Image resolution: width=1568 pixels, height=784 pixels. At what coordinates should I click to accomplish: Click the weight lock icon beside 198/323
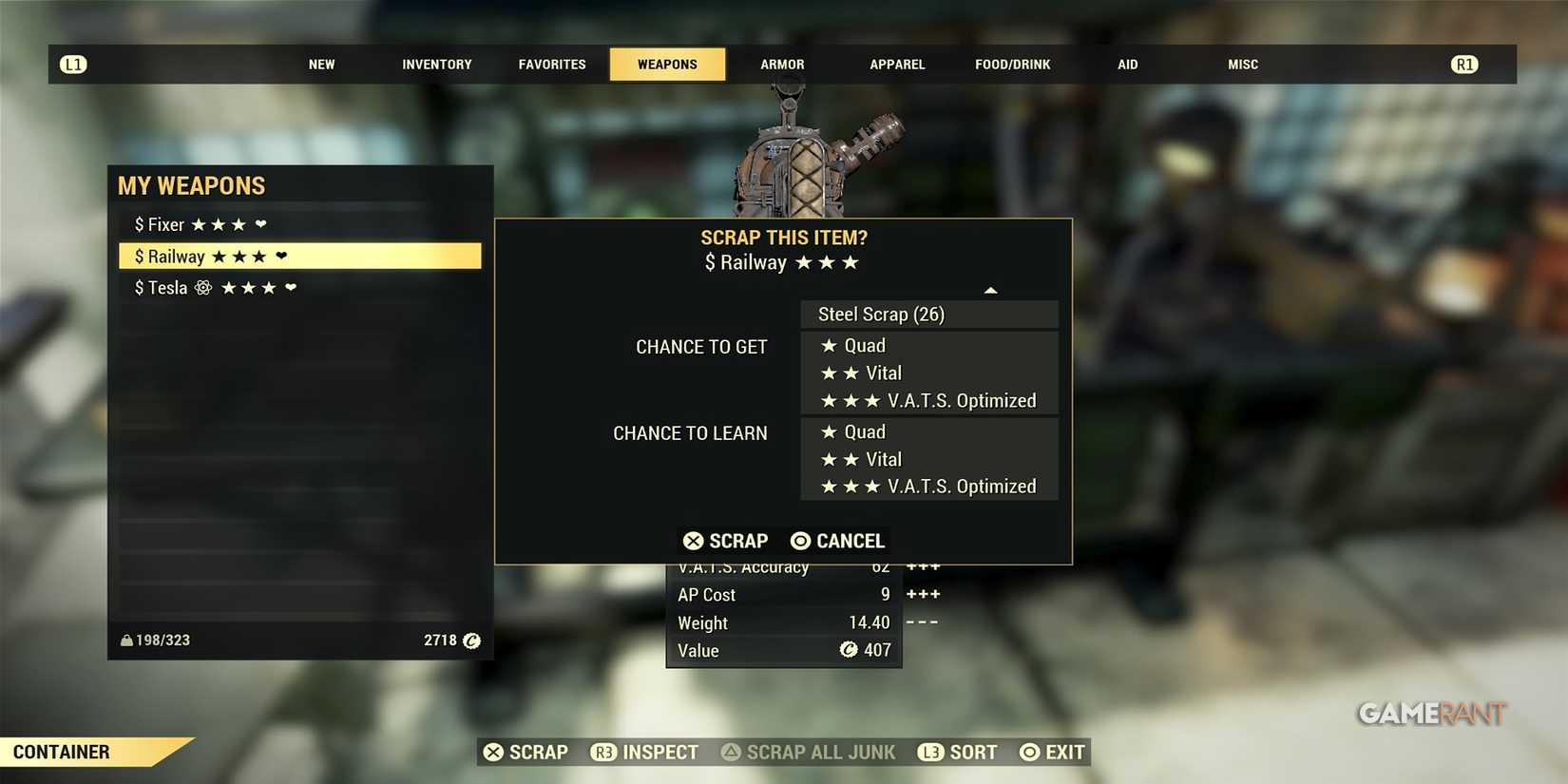pyautogui.click(x=126, y=640)
